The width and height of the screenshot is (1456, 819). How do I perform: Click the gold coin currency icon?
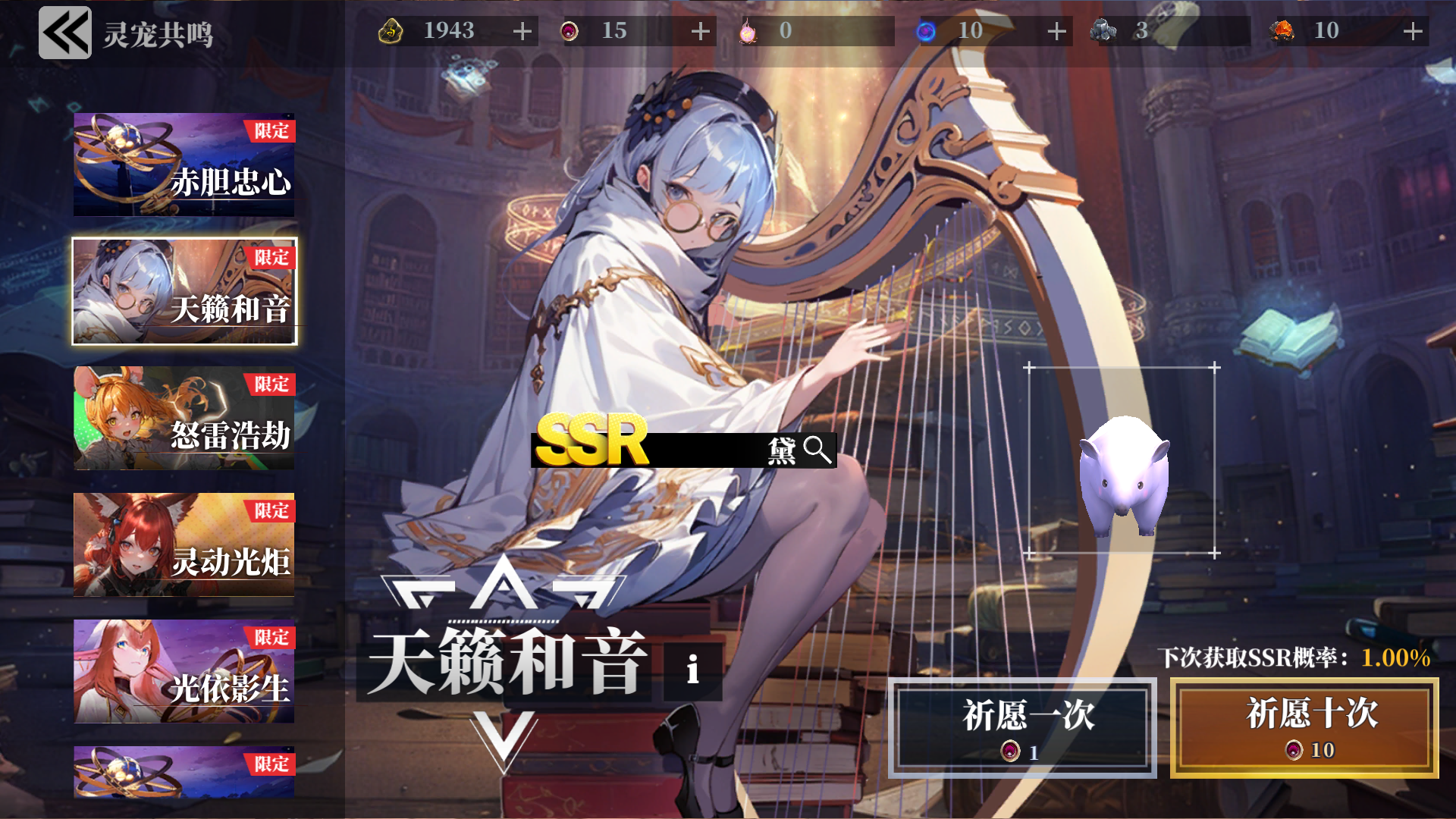click(x=391, y=31)
